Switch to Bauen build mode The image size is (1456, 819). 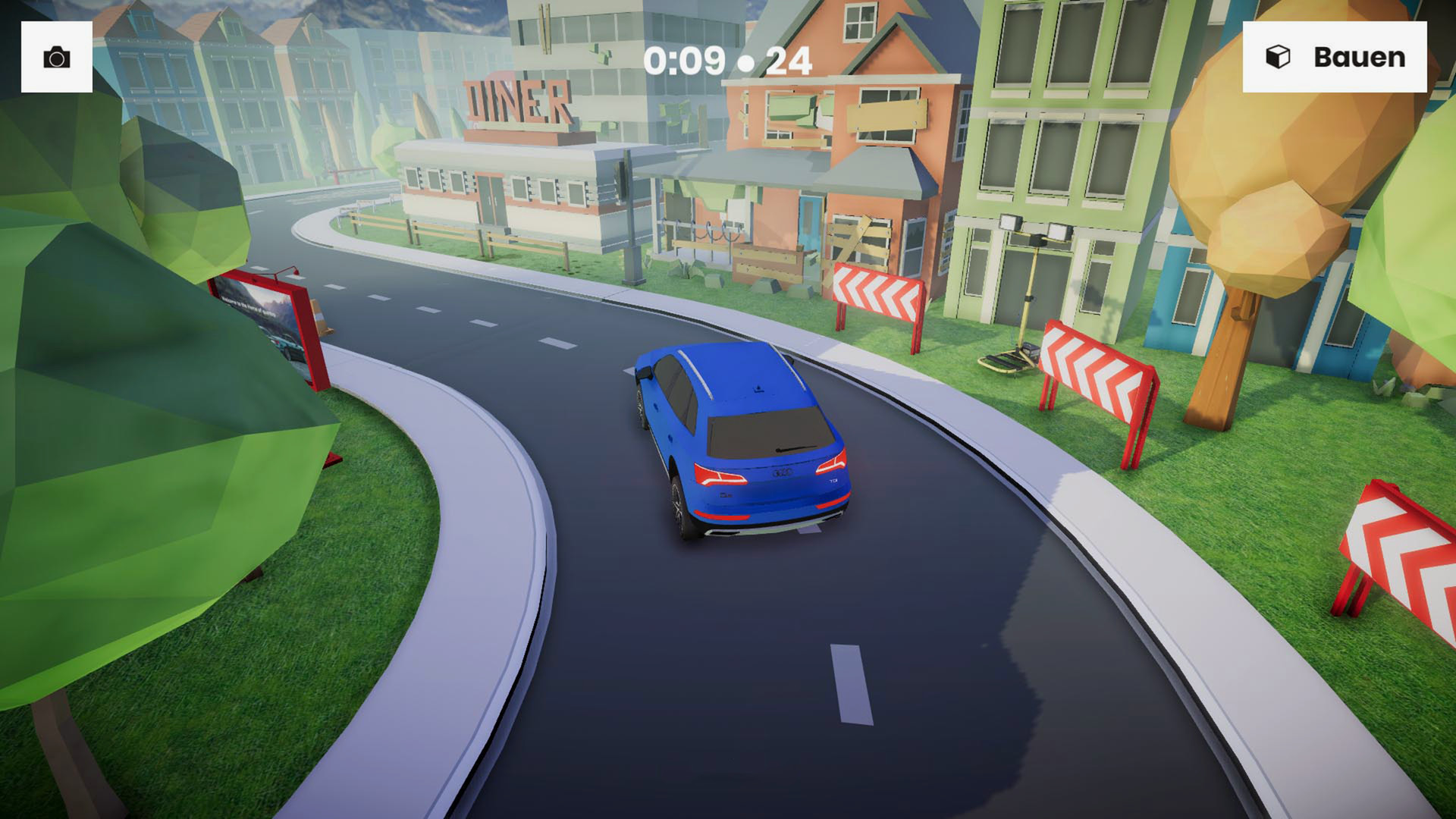pyautogui.click(x=1334, y=57)
